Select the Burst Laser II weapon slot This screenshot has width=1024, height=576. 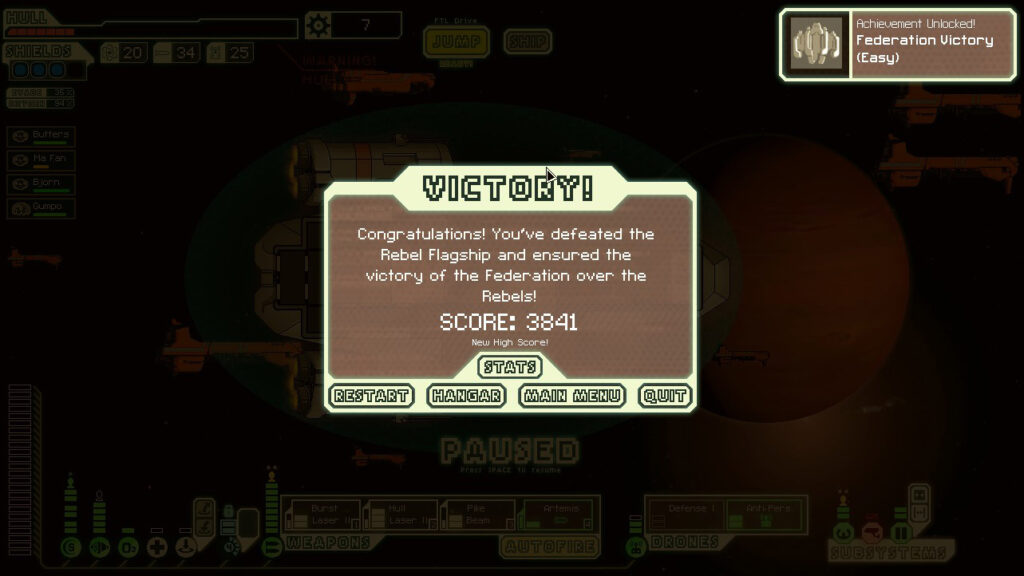point(320,514)
